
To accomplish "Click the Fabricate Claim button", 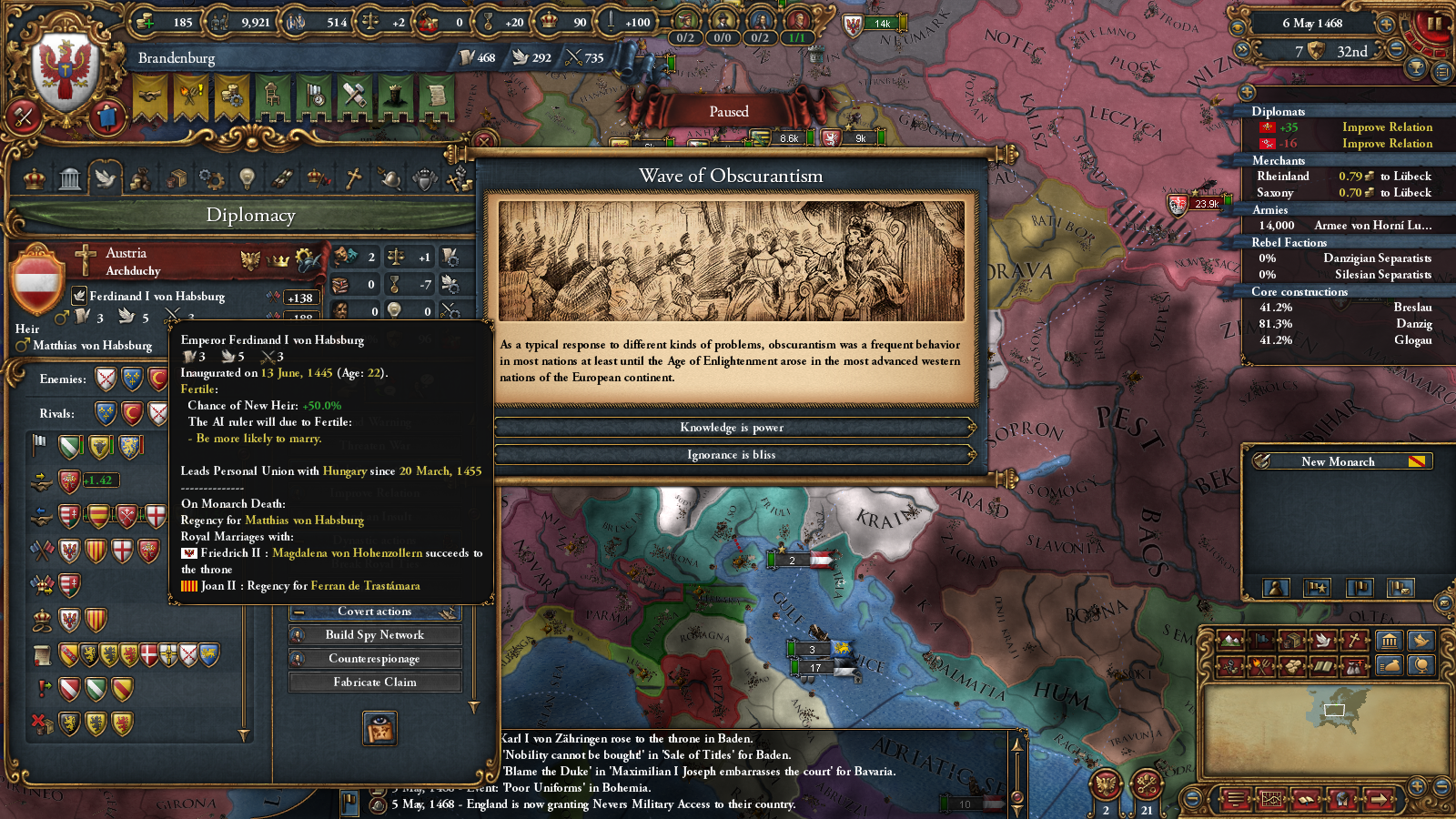I will click(x=374, y=682).
